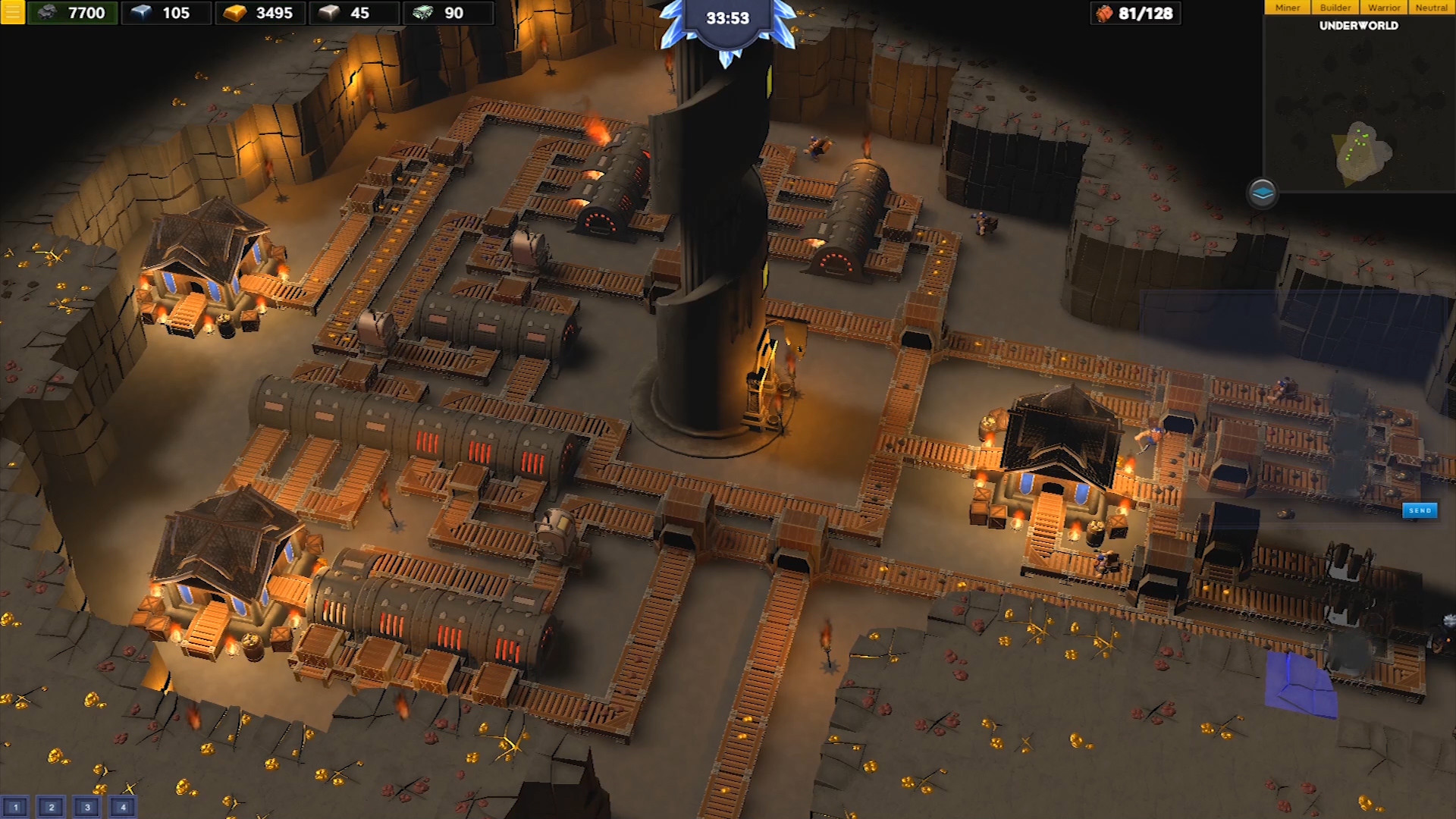Open the yellow hamburger menu icon
This screenshot has width=1456, height=819.
[x=11, y=13]
